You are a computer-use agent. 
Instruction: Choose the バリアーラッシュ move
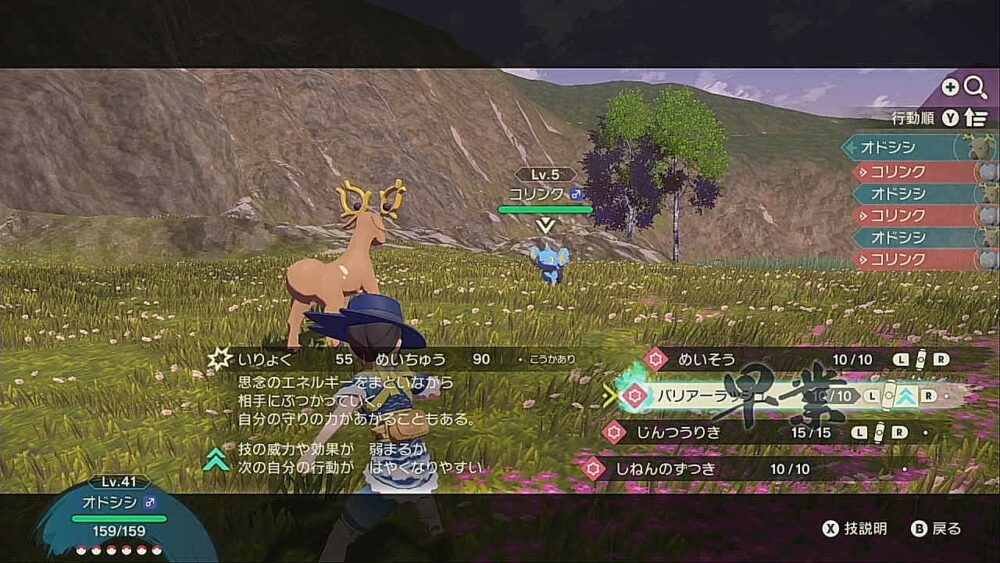click(700, 396)
